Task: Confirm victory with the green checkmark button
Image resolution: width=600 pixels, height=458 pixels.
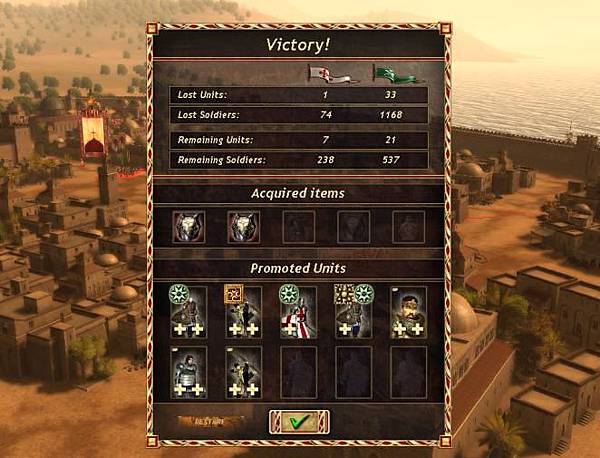Action: pyautogui.click(x=297, y=423)
